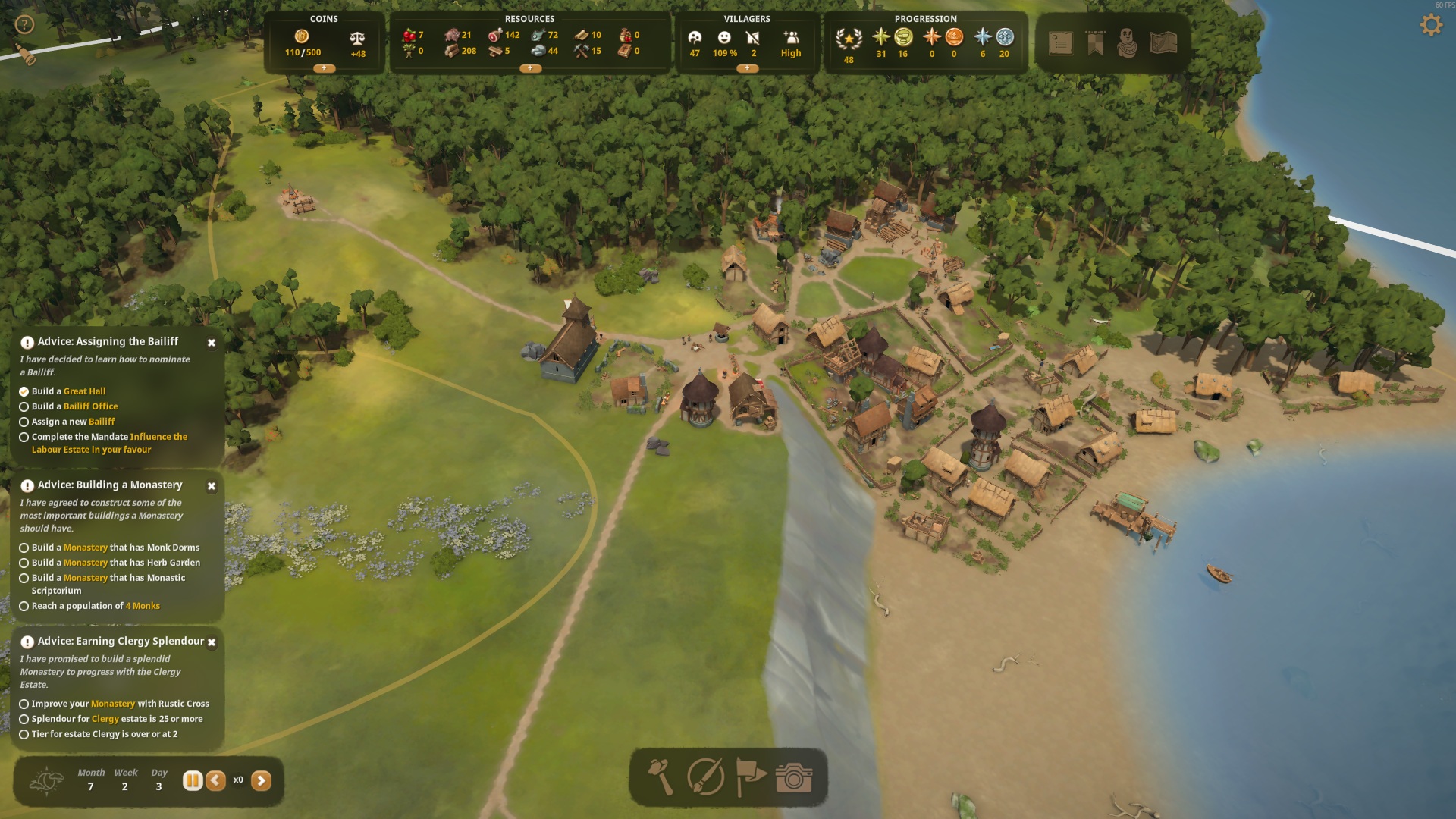
Task: Click the question mark help icon
Action: 25,25
